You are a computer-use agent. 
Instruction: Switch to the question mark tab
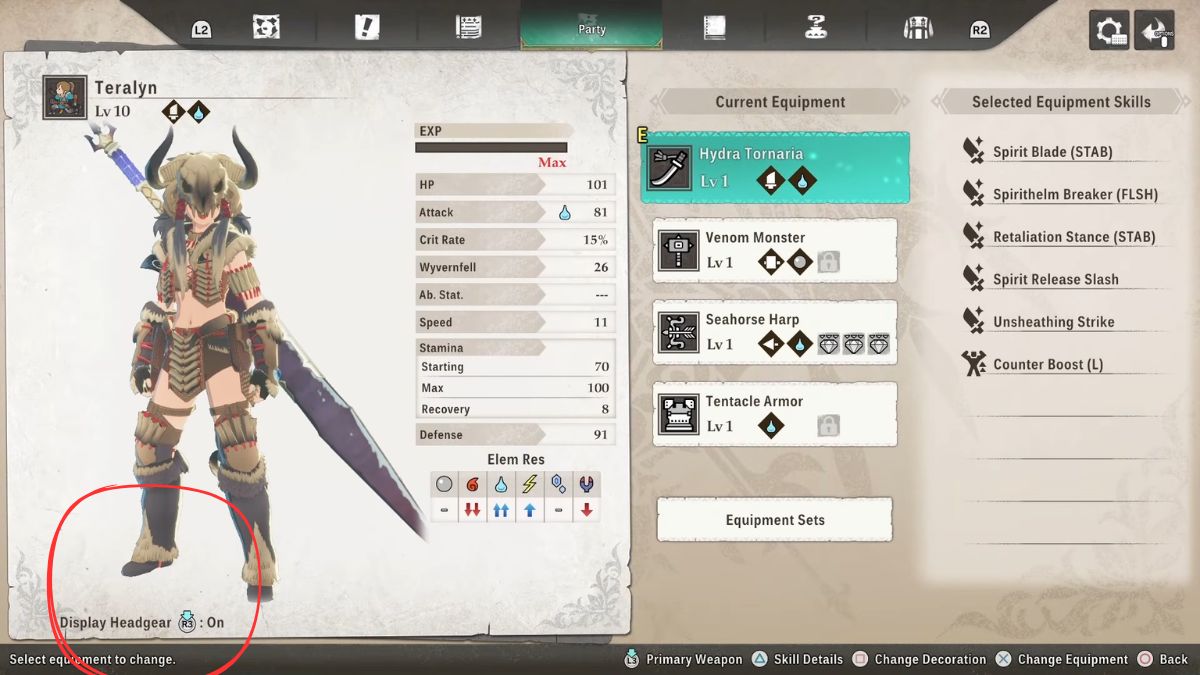tap(816, 28)
